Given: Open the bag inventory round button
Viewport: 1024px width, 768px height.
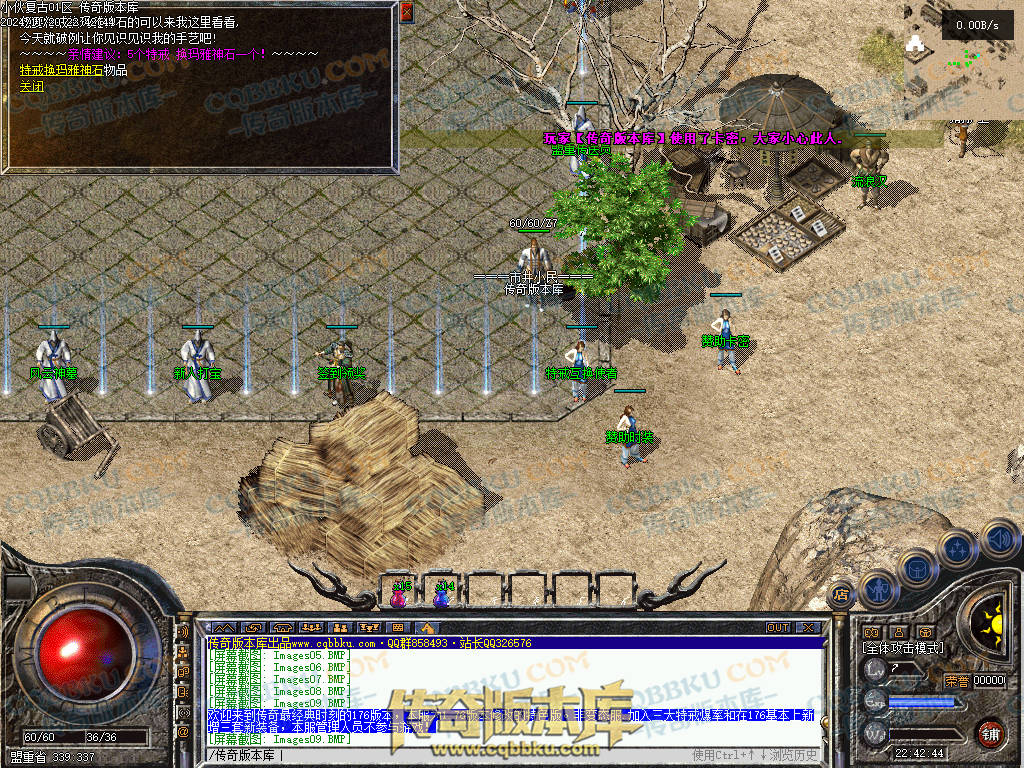Looking at the screenshot, I should tap(916, 569).
